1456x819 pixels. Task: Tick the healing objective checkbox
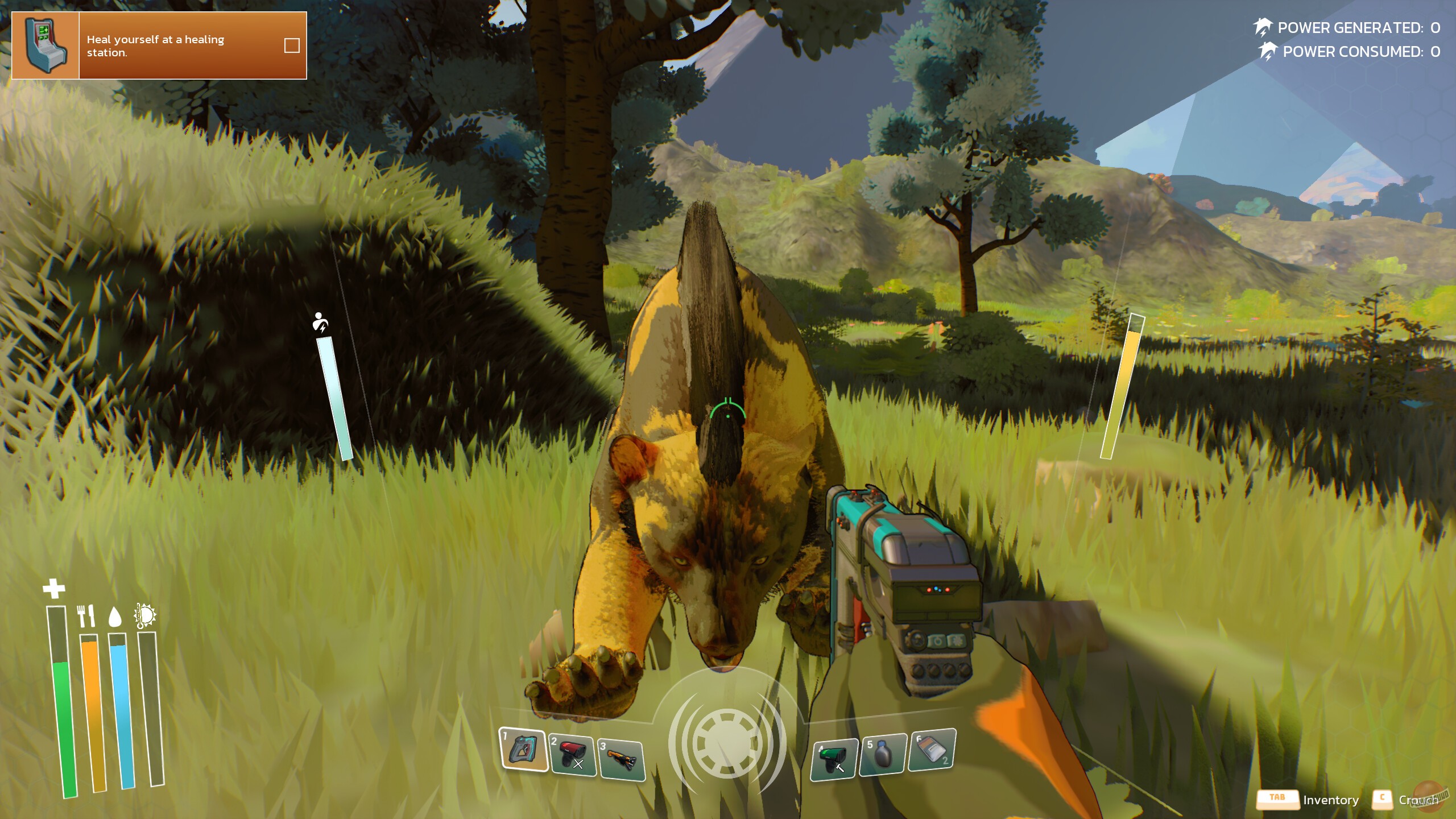click(292, 45)
